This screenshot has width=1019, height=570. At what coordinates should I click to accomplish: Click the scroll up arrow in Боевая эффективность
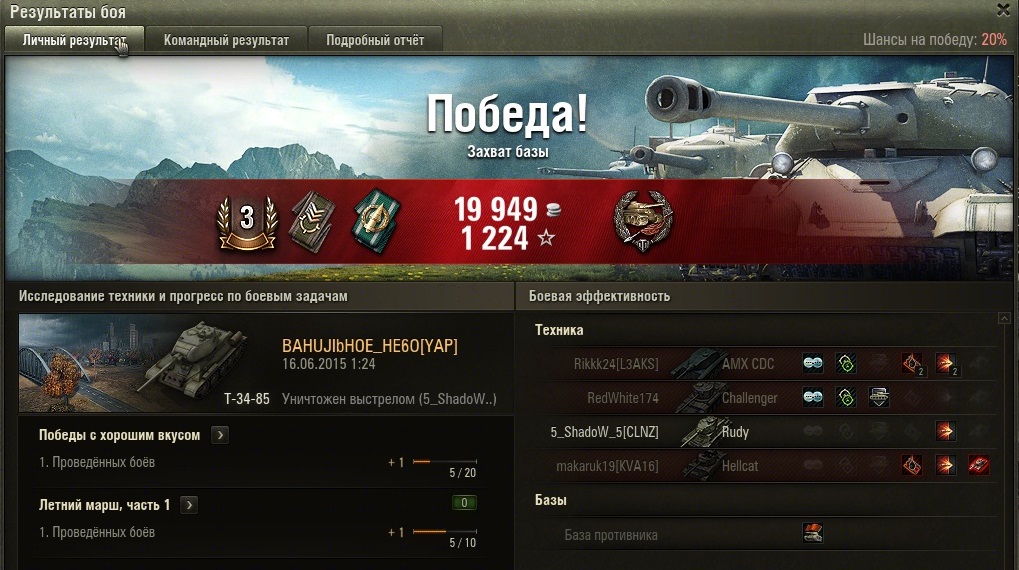tap(1003, 319)
